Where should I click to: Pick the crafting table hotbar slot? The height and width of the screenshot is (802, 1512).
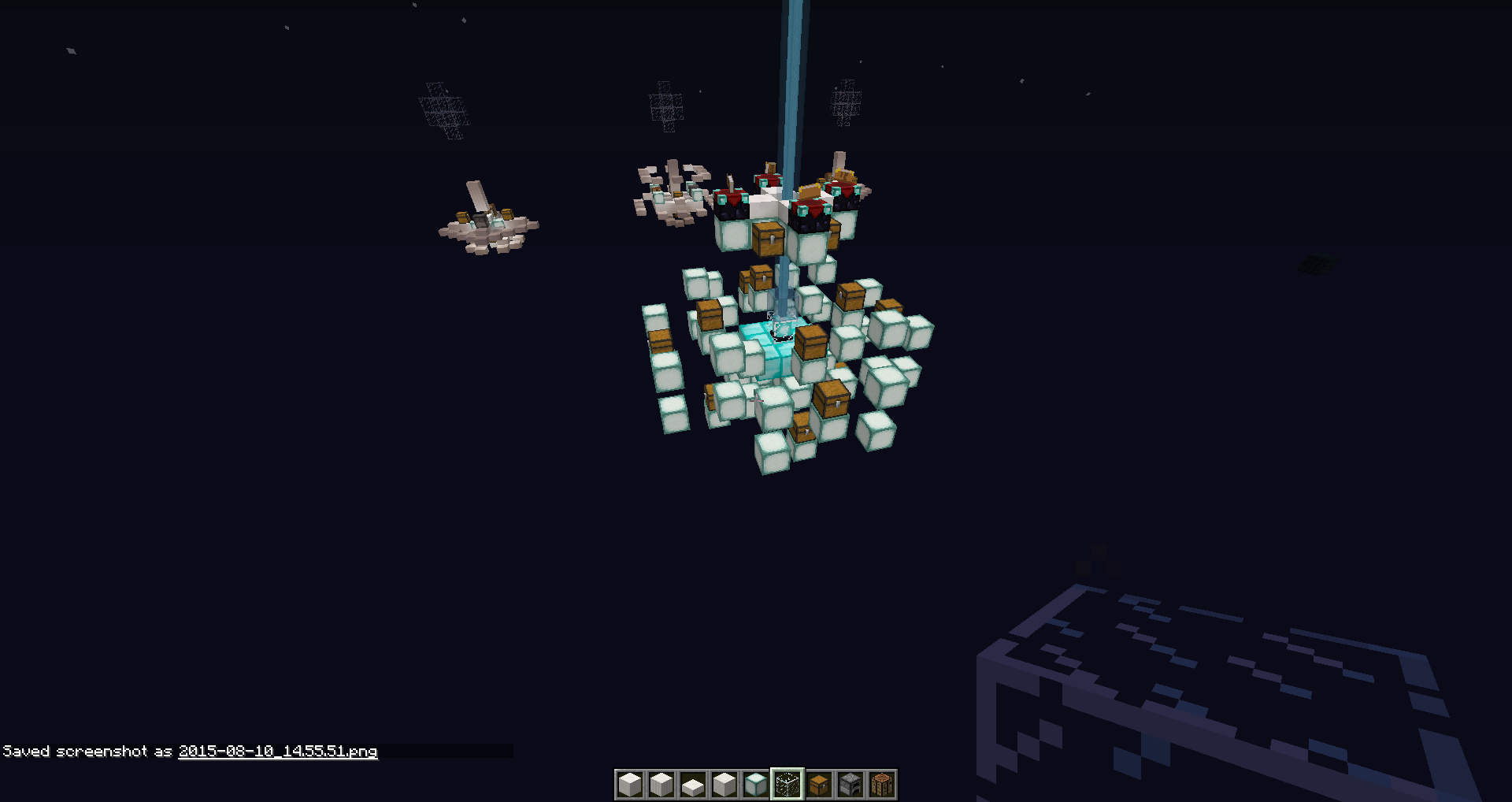[x=882, y=785]
